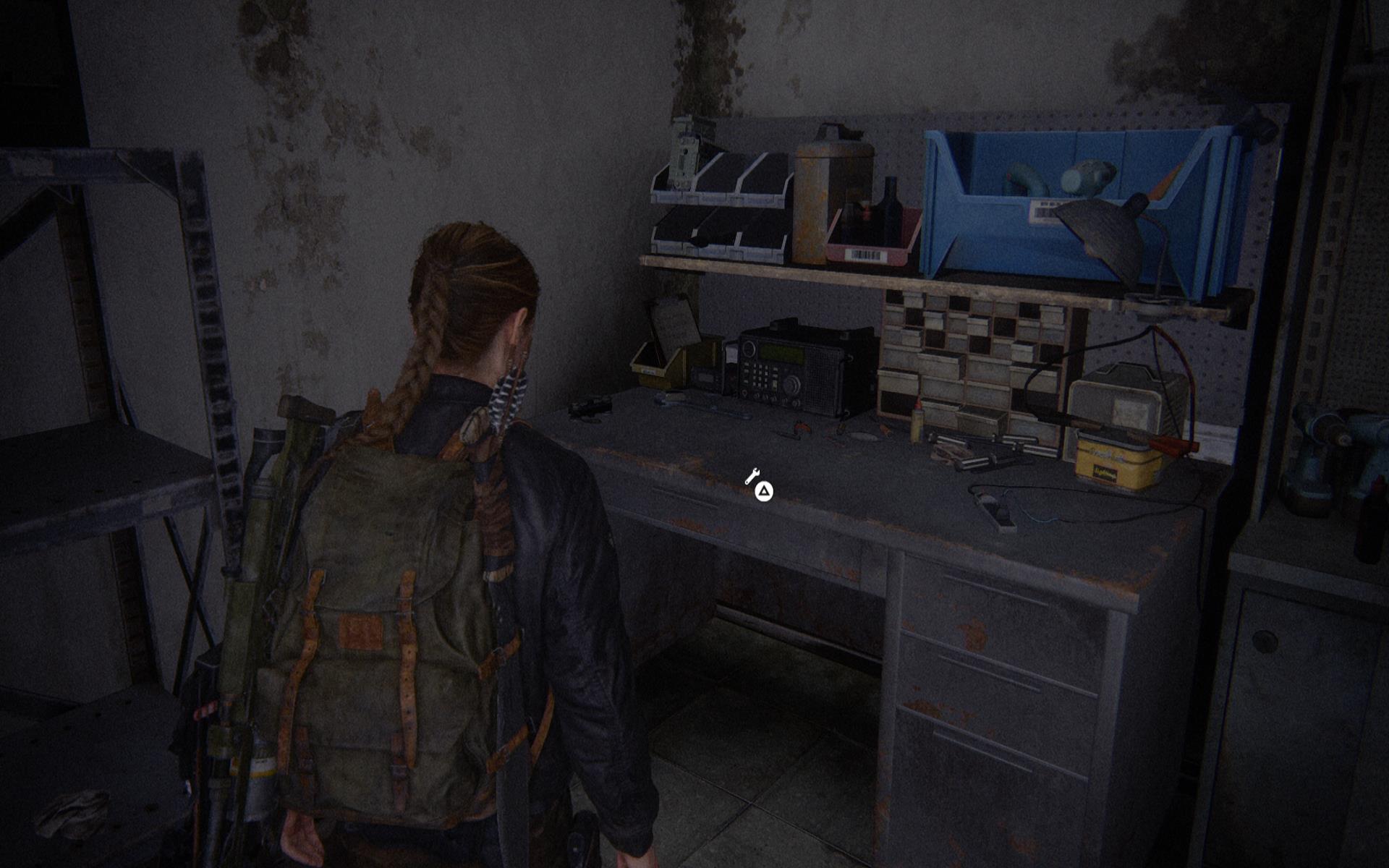The image size is (1389, 868).
Task: Click the wrench workbench interaction icon
Action: (x=752, y=477)
